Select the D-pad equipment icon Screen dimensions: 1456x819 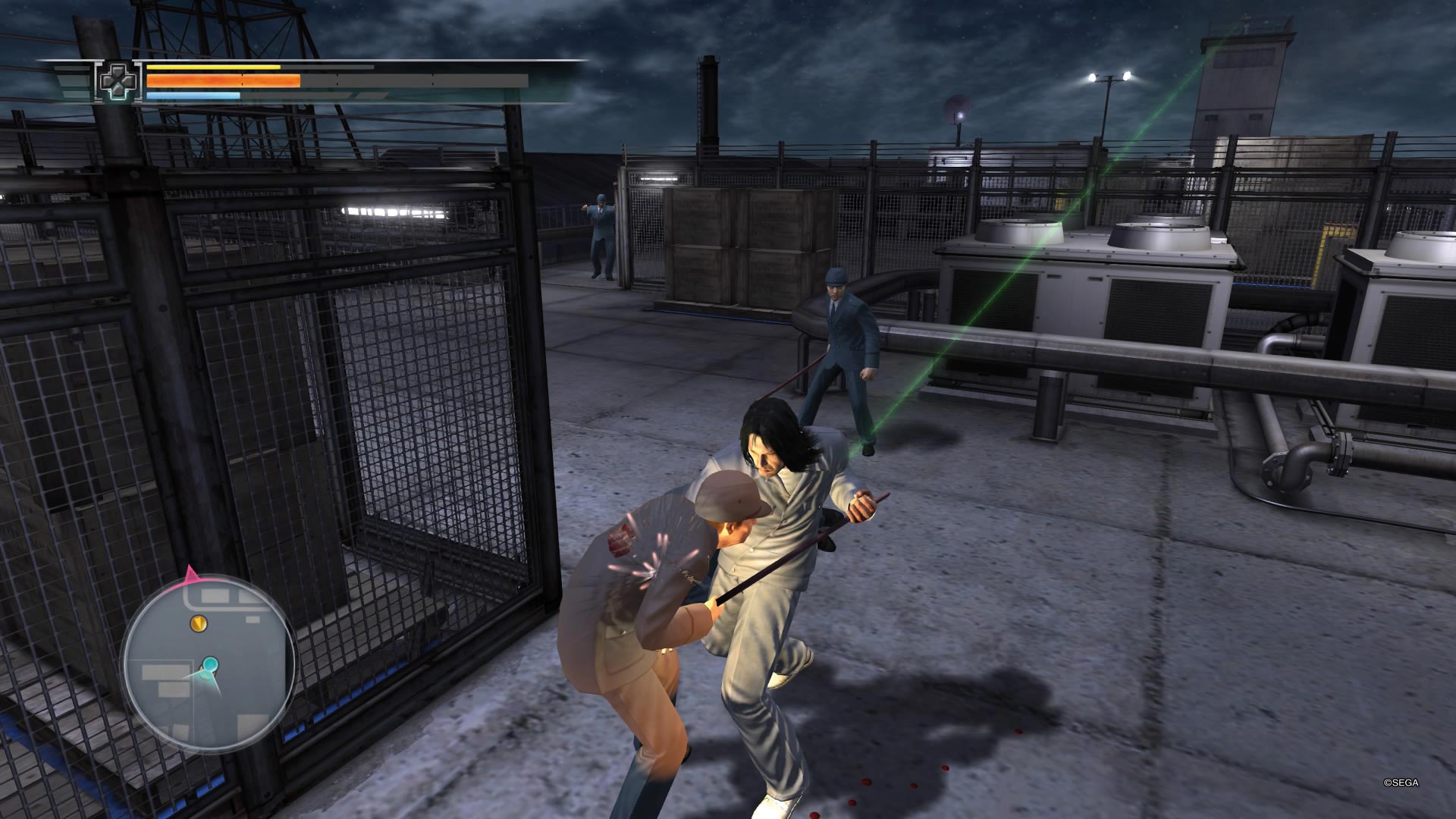pyautogui.click(x=118, y=81)
